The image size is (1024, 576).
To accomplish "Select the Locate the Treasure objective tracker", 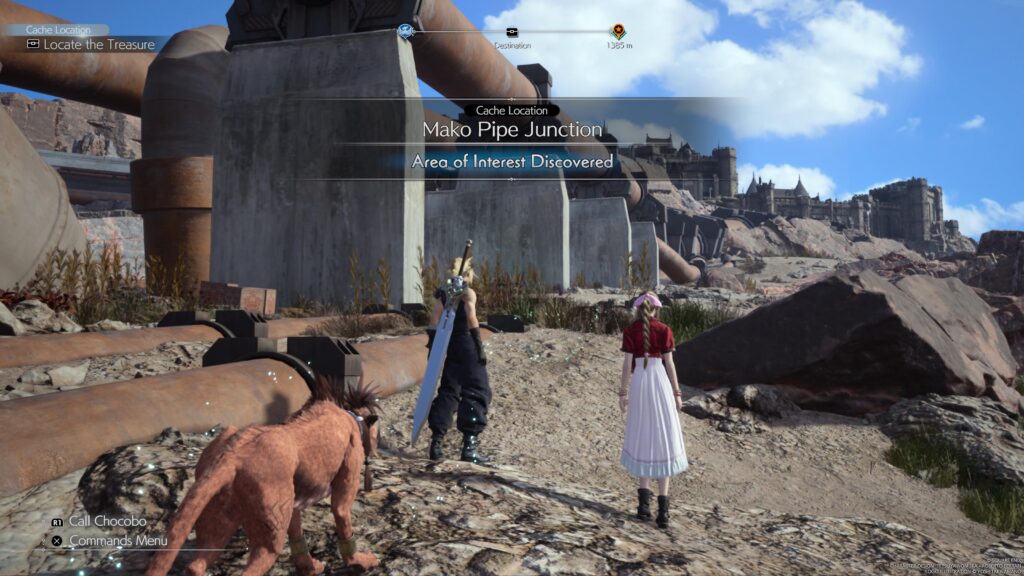I will point(90,45).
